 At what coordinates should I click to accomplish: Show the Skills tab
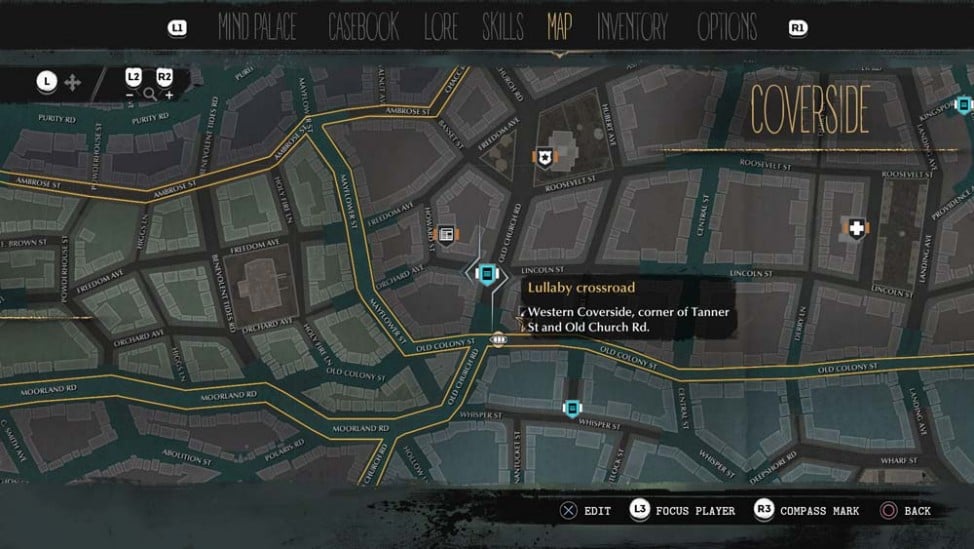(503, 28)
